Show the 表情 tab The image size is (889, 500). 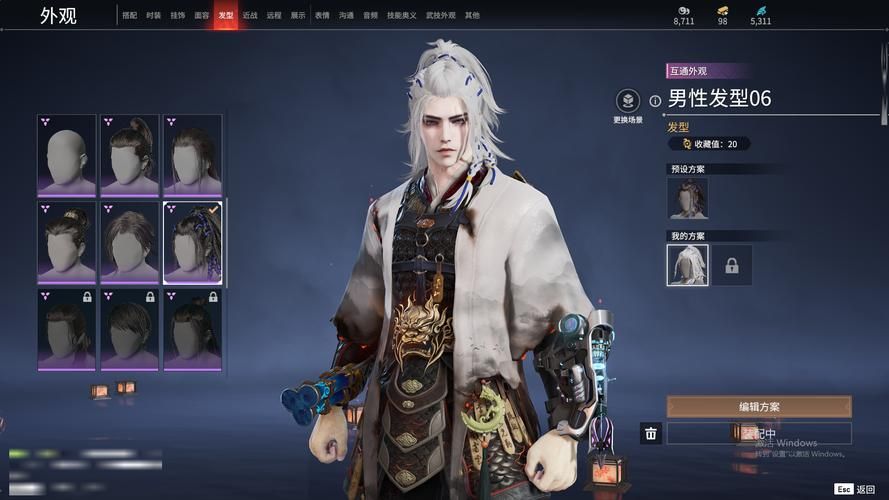322,16
